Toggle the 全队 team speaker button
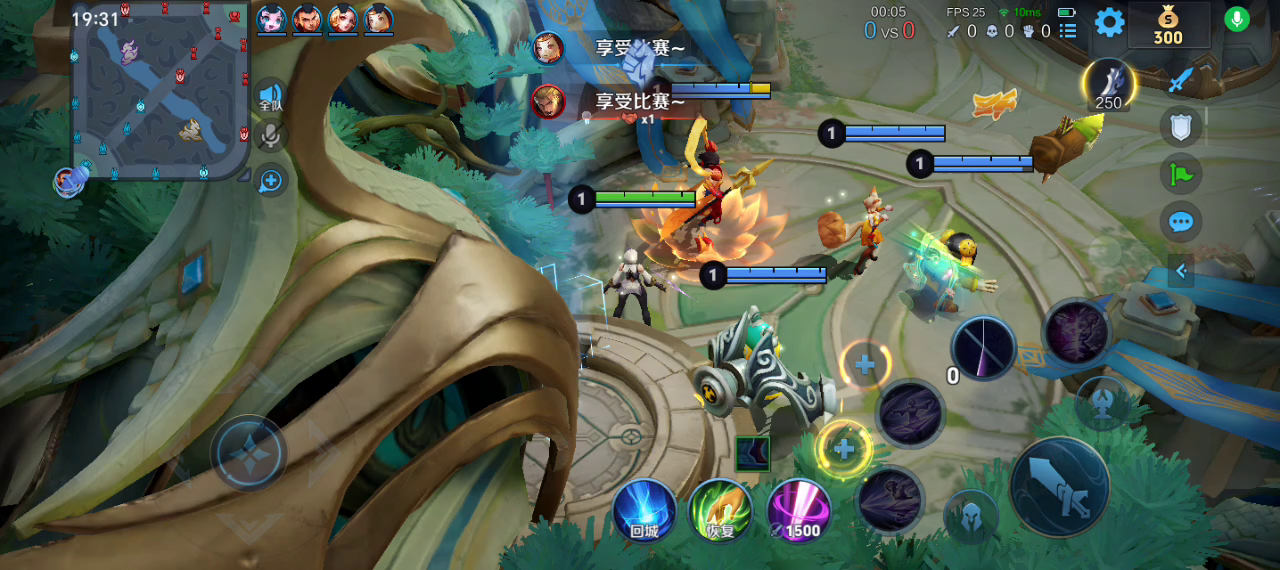Viewport: 1280px width, 570px height. pos(270,95)
